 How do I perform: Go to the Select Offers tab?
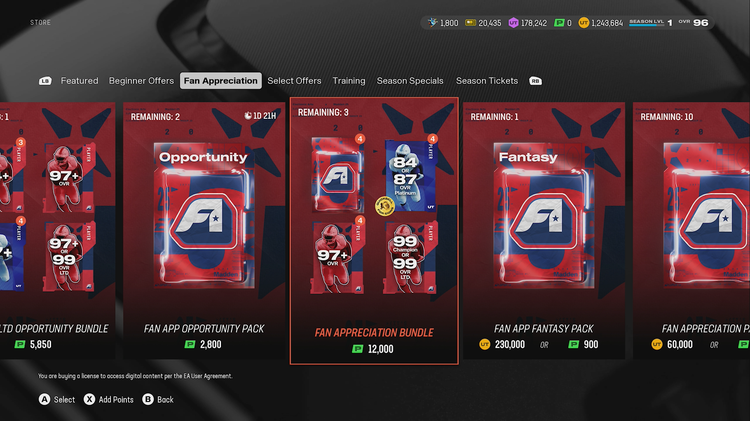point(294,81)
